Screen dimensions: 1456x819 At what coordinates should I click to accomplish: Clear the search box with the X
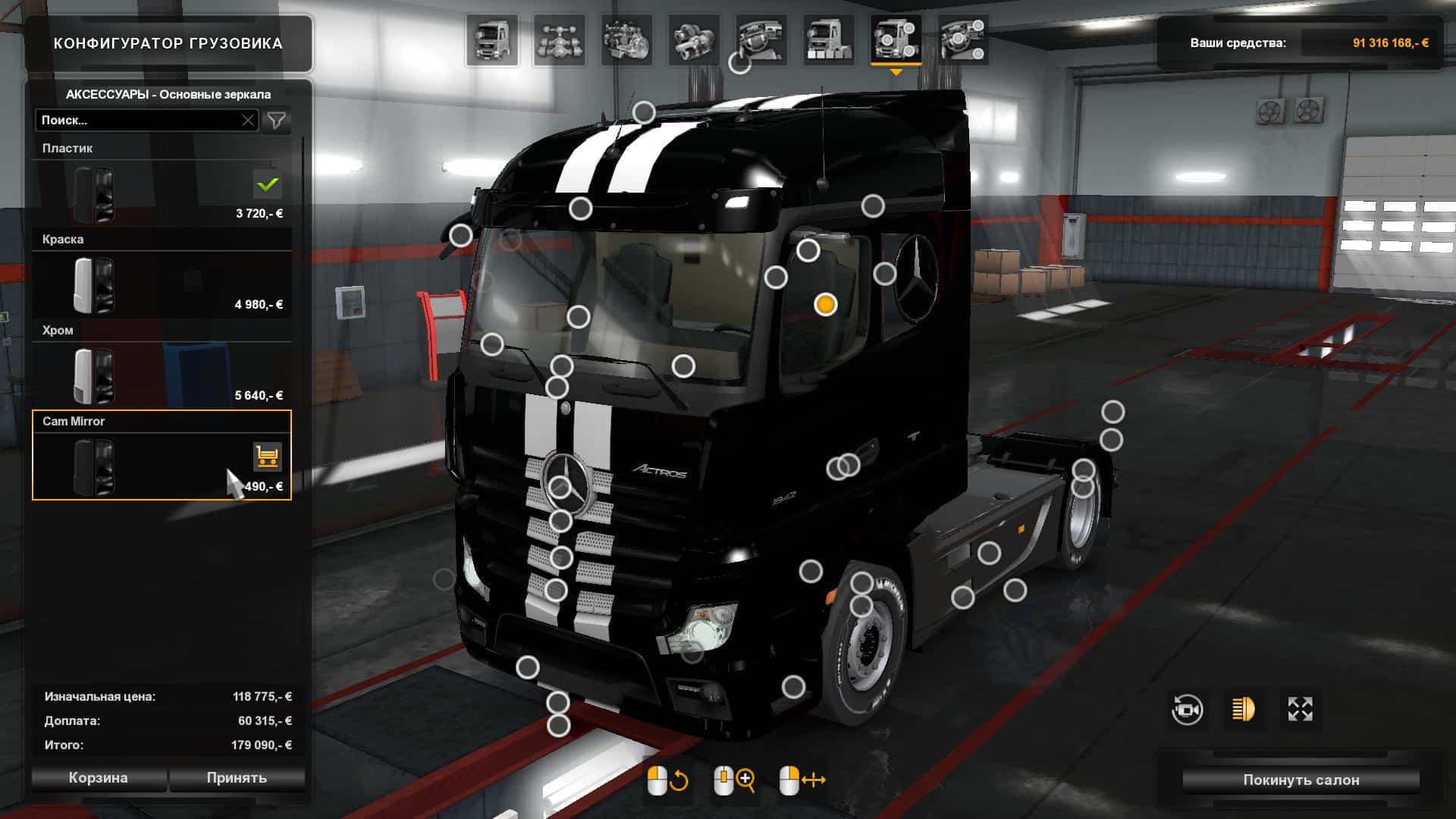tap(248, 121)
